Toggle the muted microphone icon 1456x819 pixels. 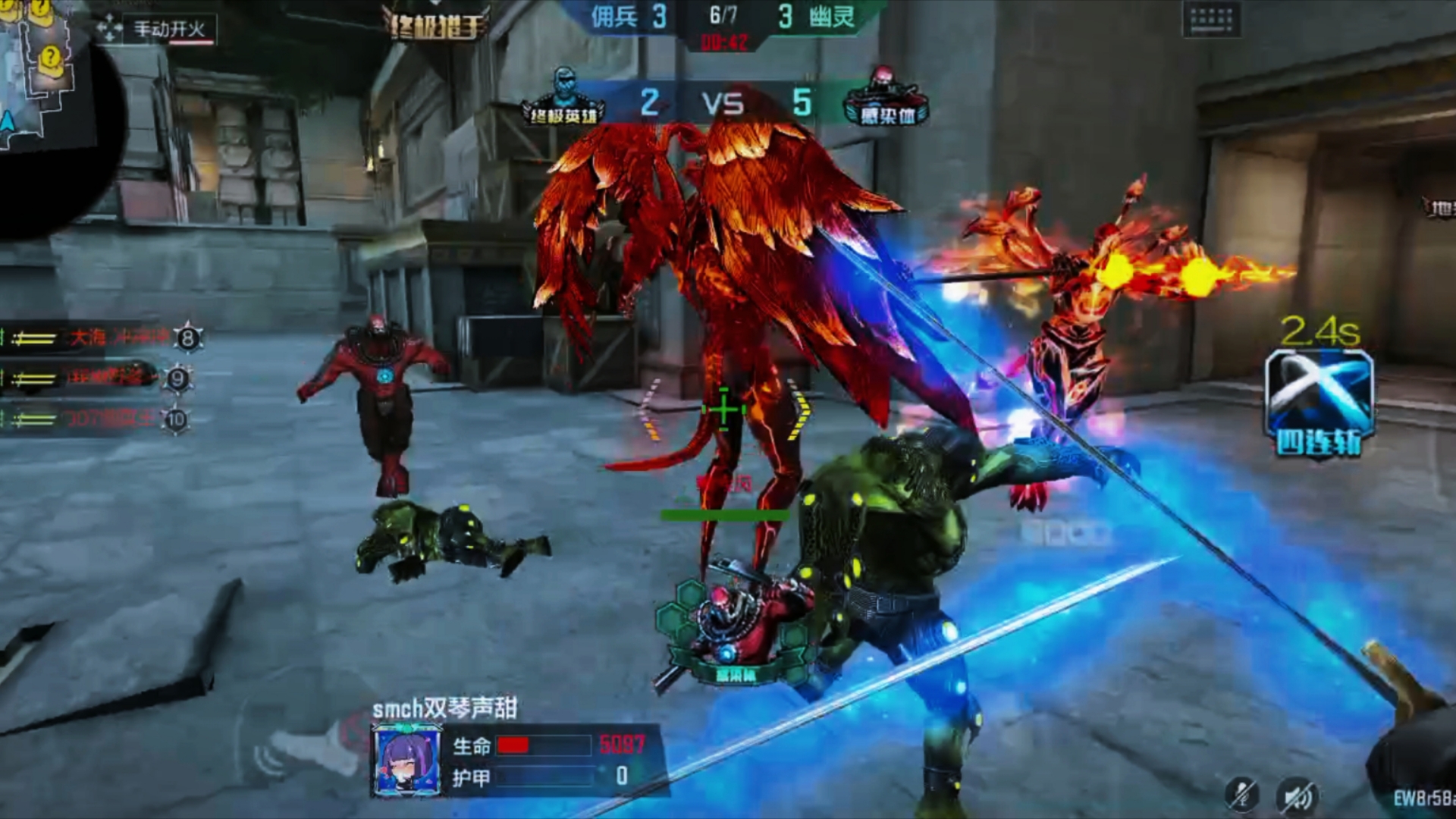[x=1242, y=795]
